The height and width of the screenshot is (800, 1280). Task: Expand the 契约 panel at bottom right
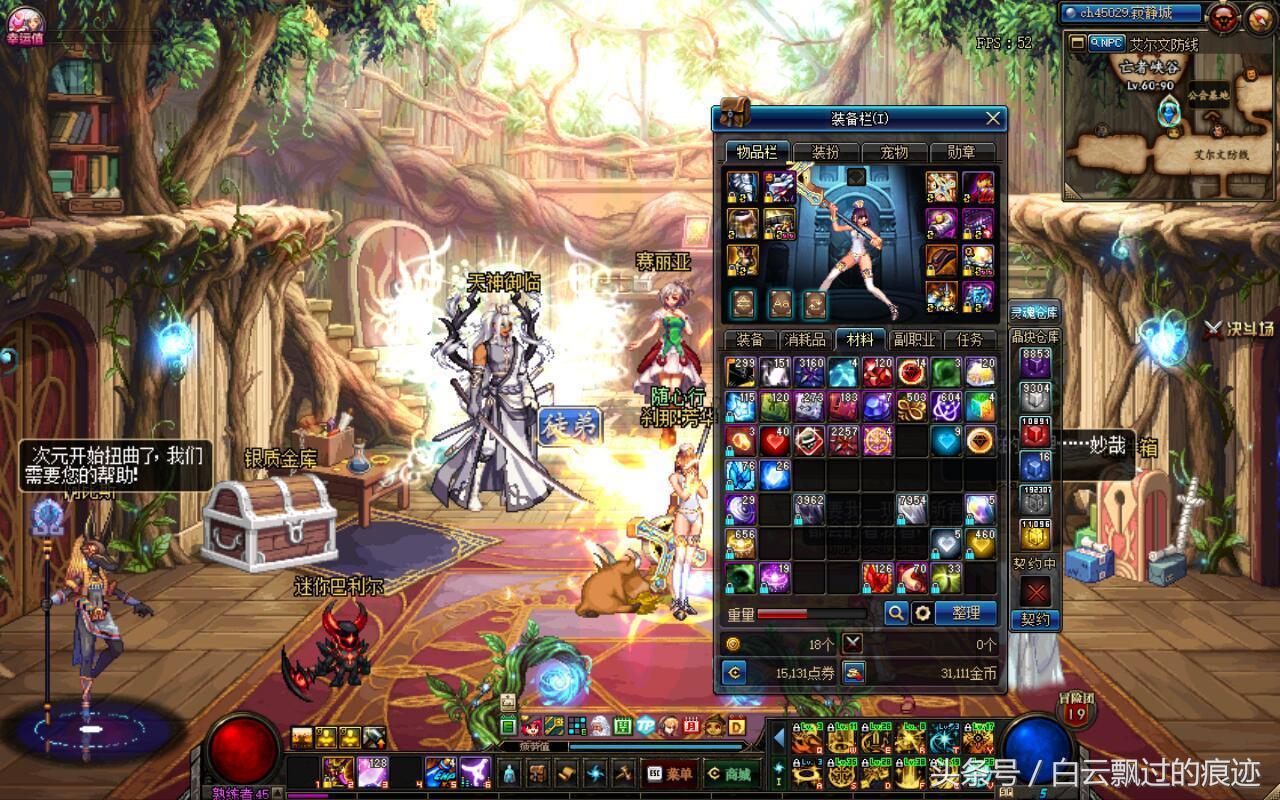(1035, 620)
